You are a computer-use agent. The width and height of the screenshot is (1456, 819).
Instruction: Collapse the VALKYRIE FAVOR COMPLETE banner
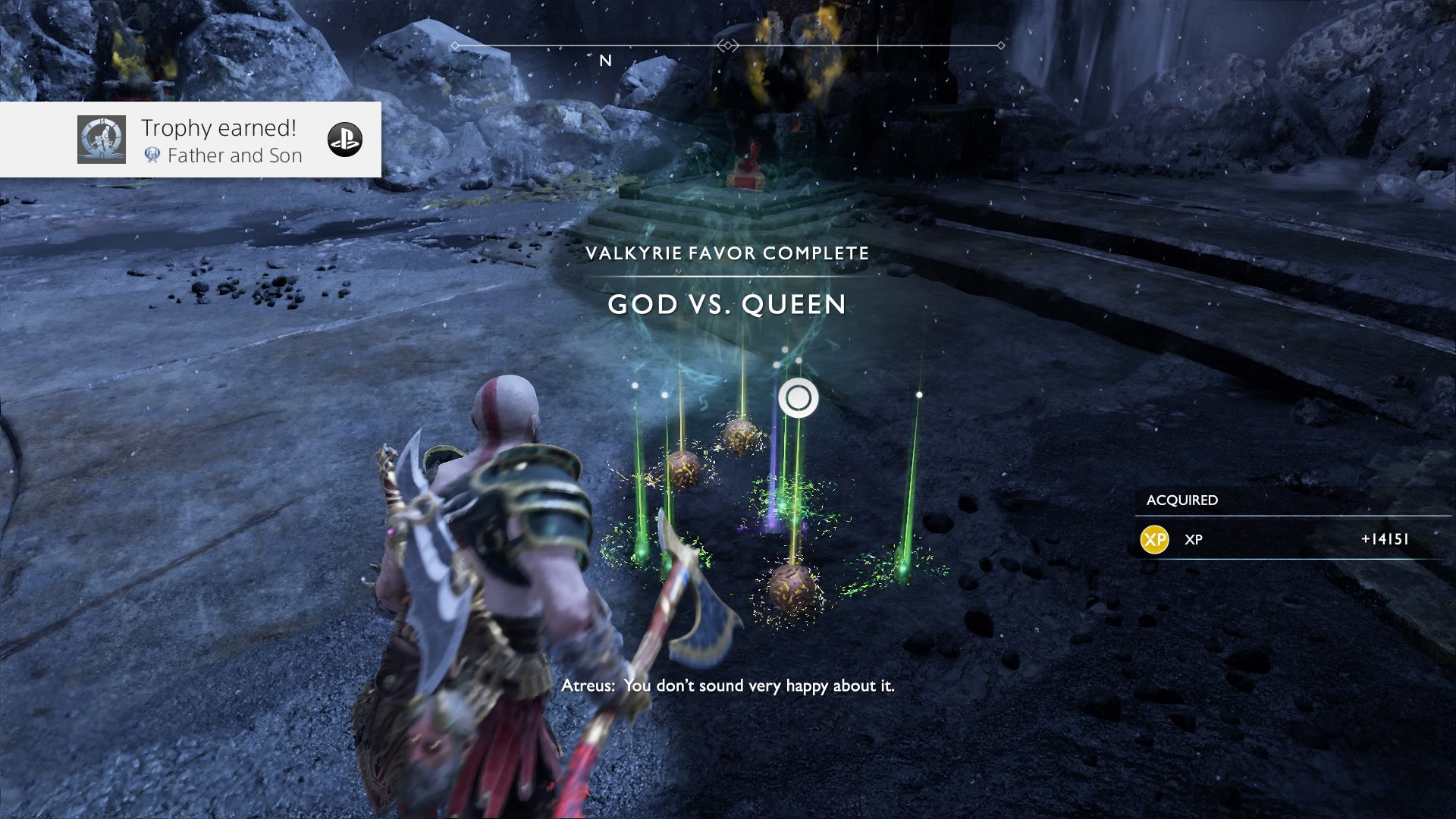(x=729, y=254)
